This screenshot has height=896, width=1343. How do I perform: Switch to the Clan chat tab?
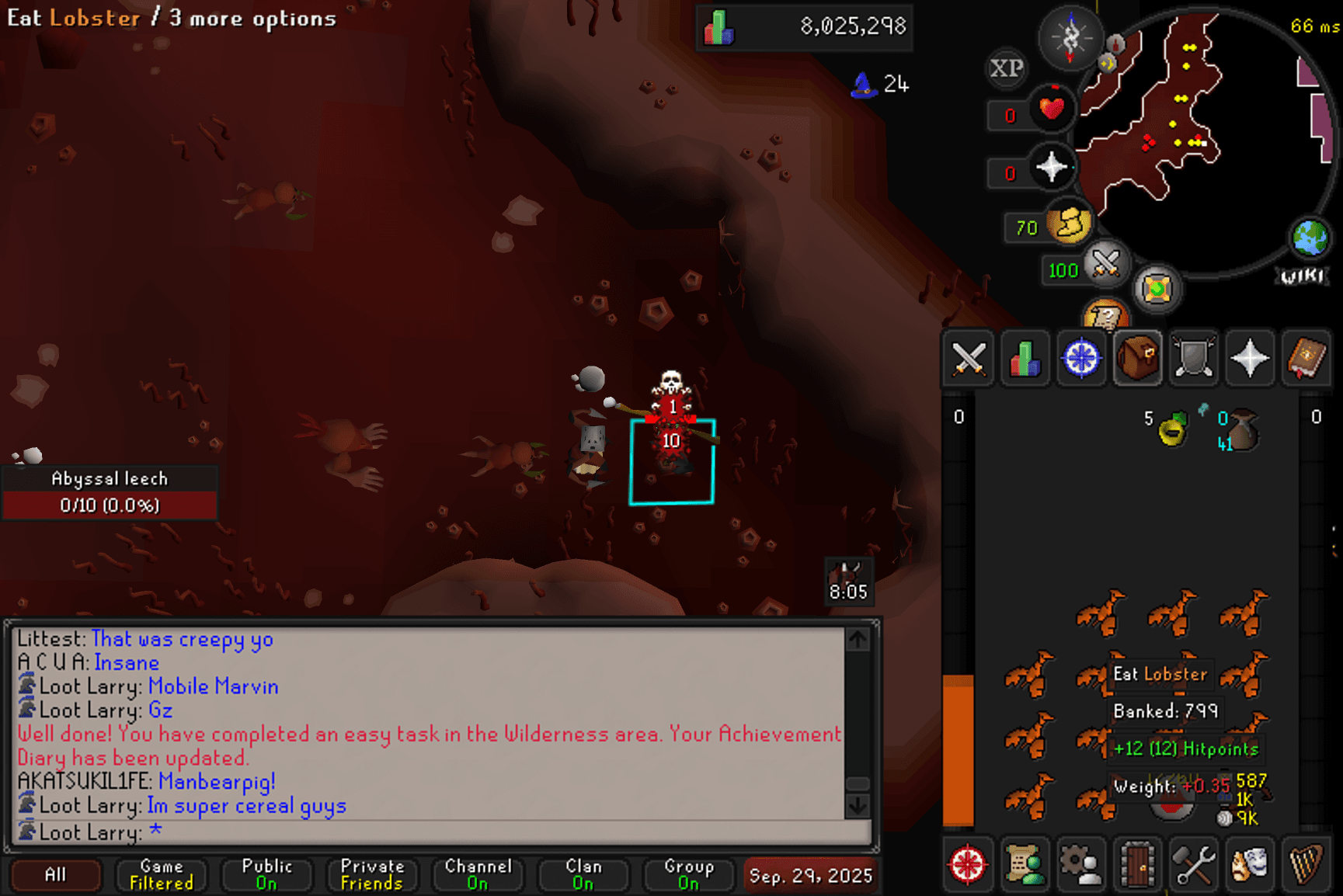583,874
